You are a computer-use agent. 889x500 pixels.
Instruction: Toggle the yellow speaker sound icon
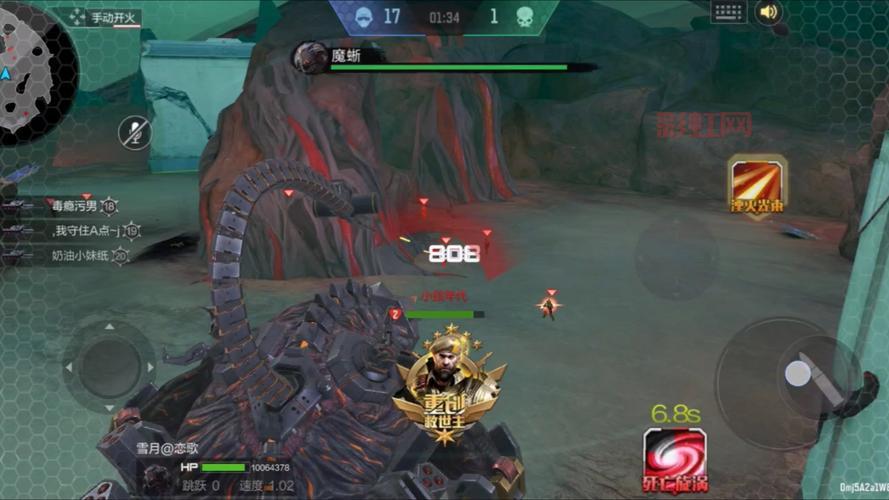click(x=768, y=12)
